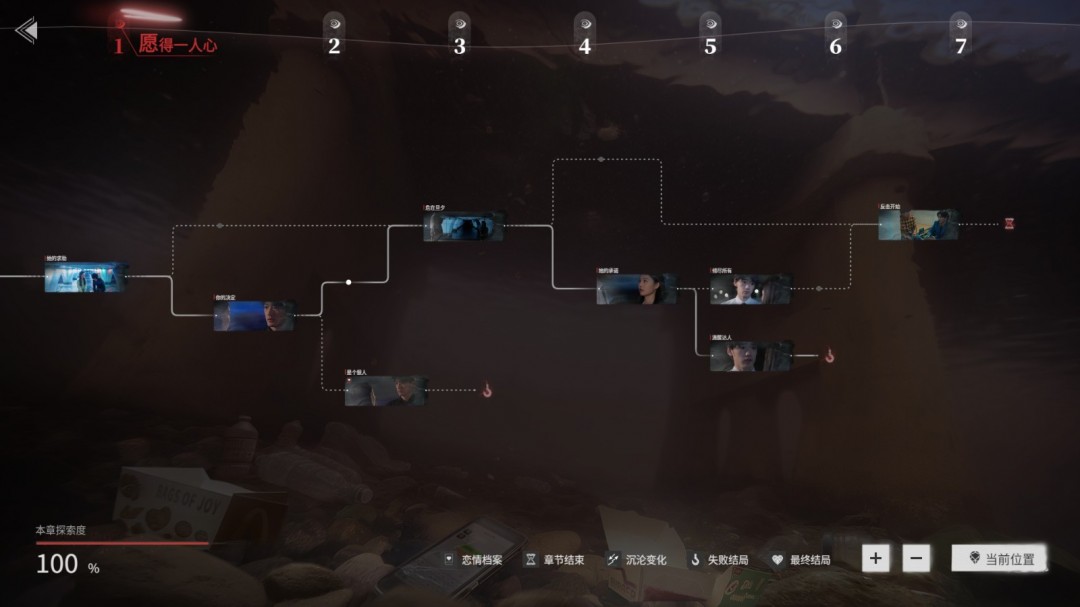Open the first story node at far left
1080x607 pixels.
(86, 277)
